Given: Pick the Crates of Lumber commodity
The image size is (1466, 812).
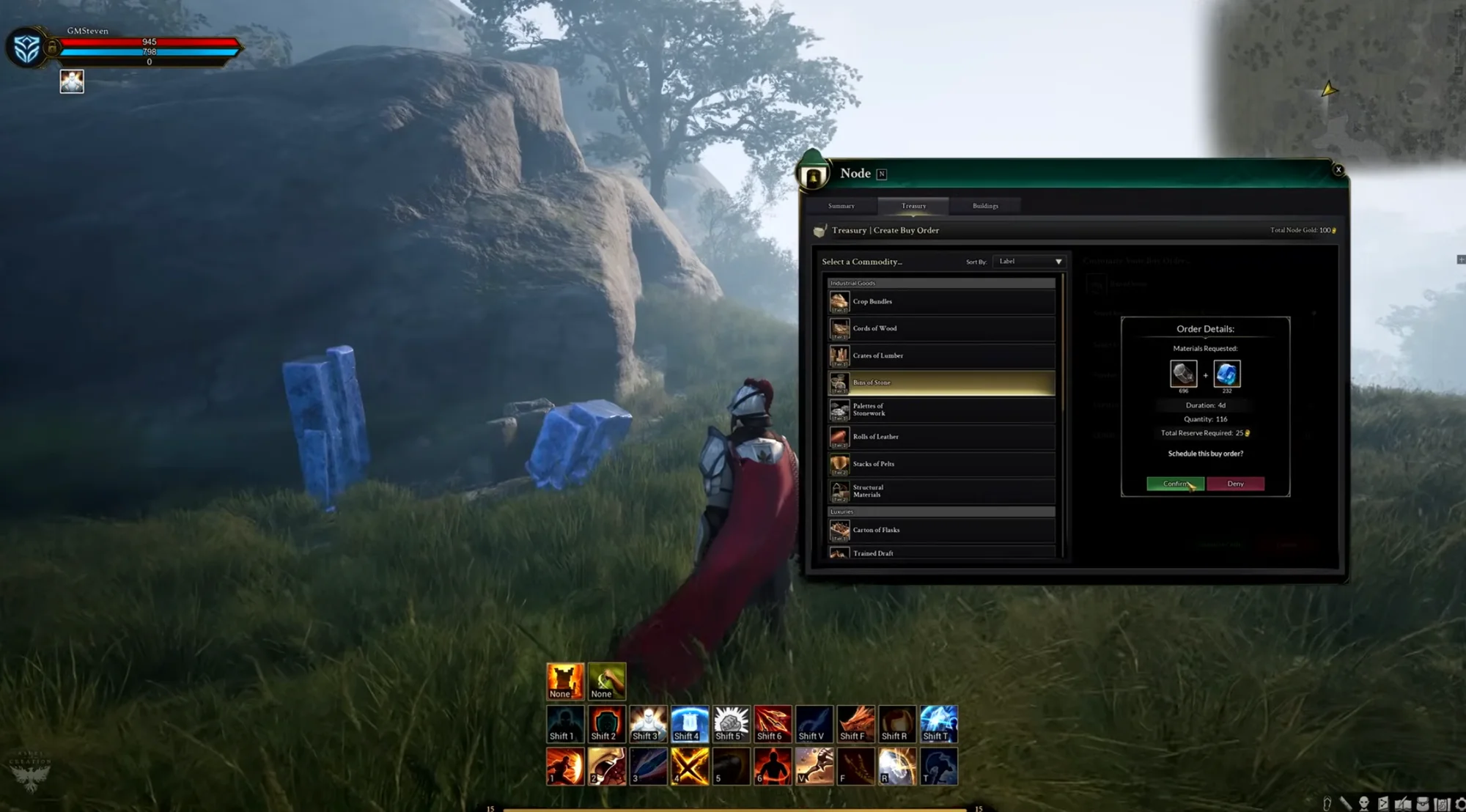Looking at the screenshot, I should click(x=941, y=355).
